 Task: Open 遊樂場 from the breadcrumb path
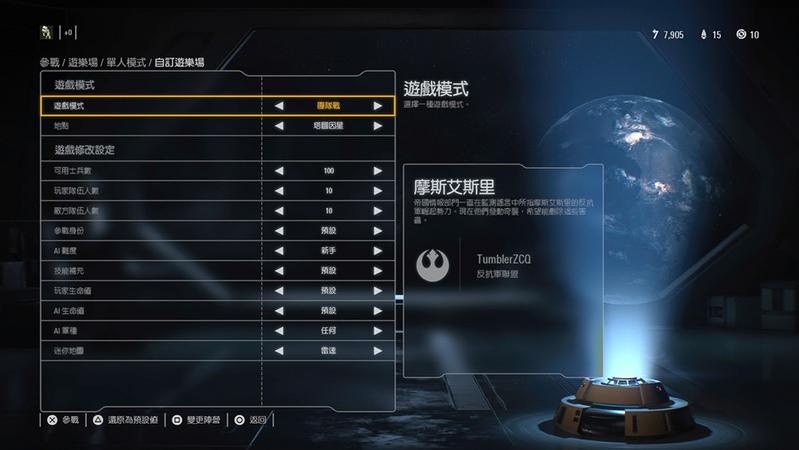pyautogui.click(x=84, y=62)
